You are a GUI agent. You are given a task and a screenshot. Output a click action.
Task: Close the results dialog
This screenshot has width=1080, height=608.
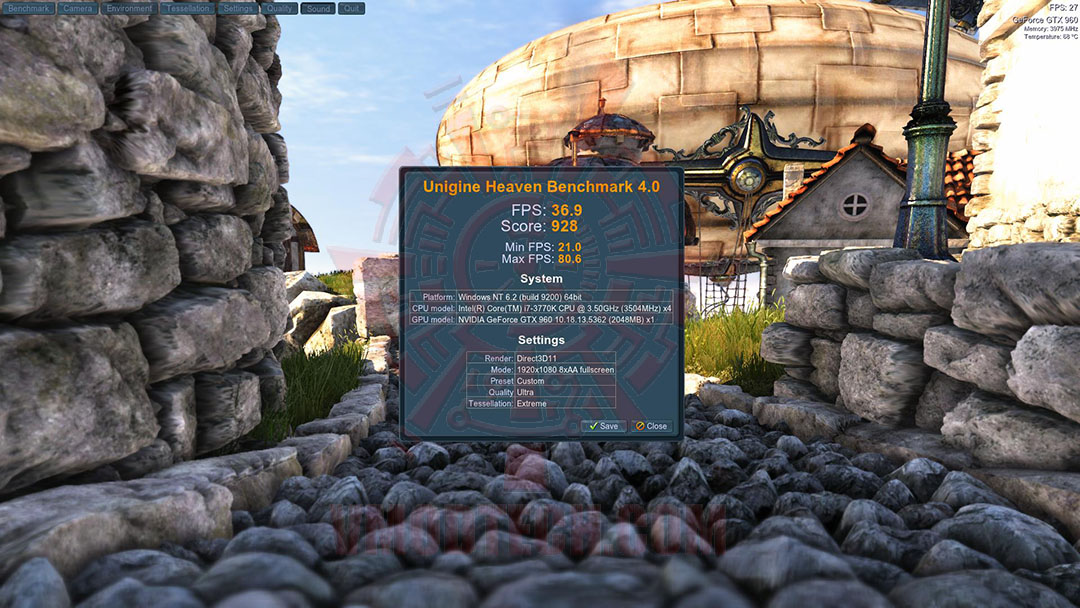tap(651, 426)
